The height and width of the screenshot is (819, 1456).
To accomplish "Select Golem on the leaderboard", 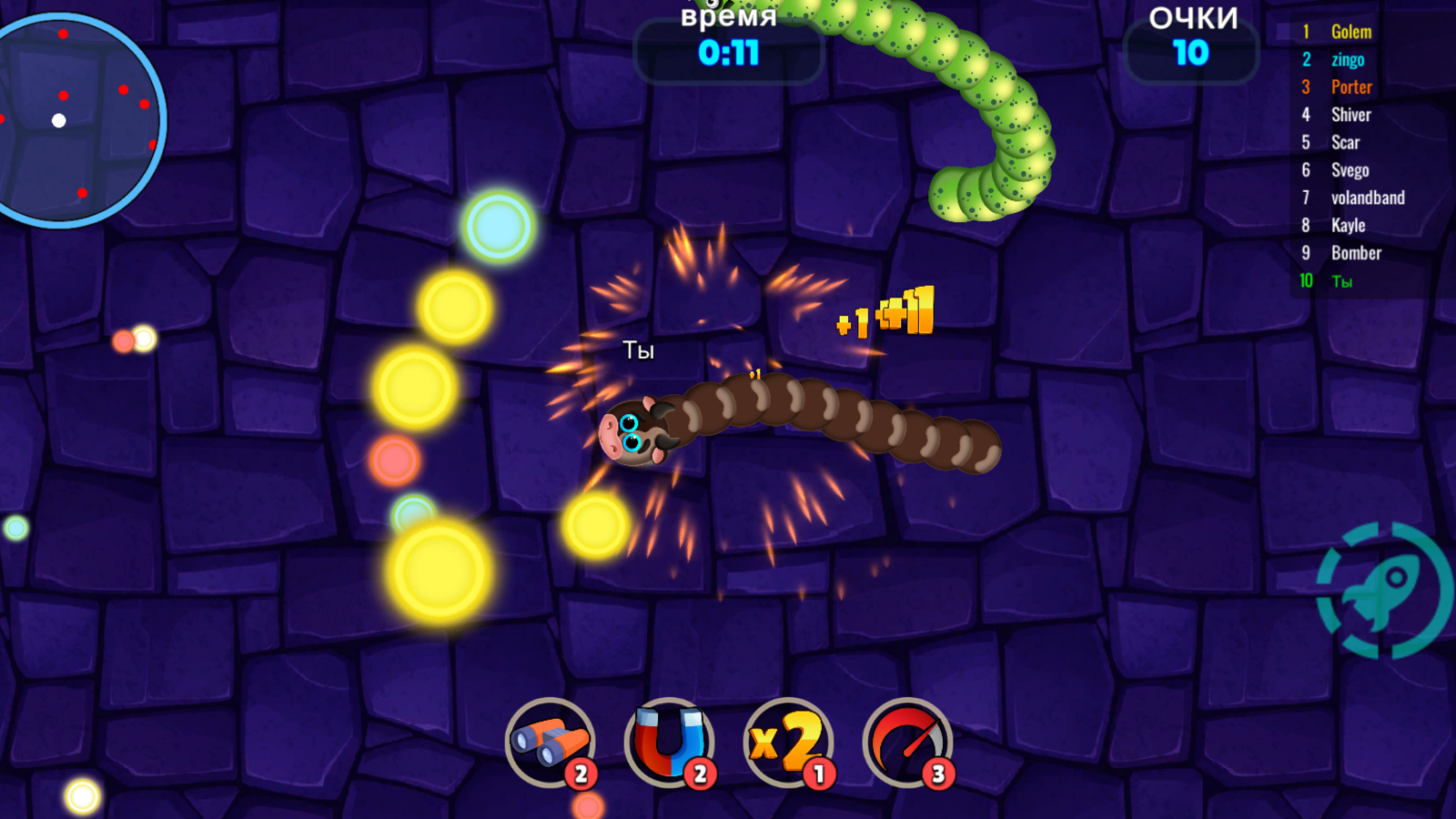I will tap(1350, 31).
